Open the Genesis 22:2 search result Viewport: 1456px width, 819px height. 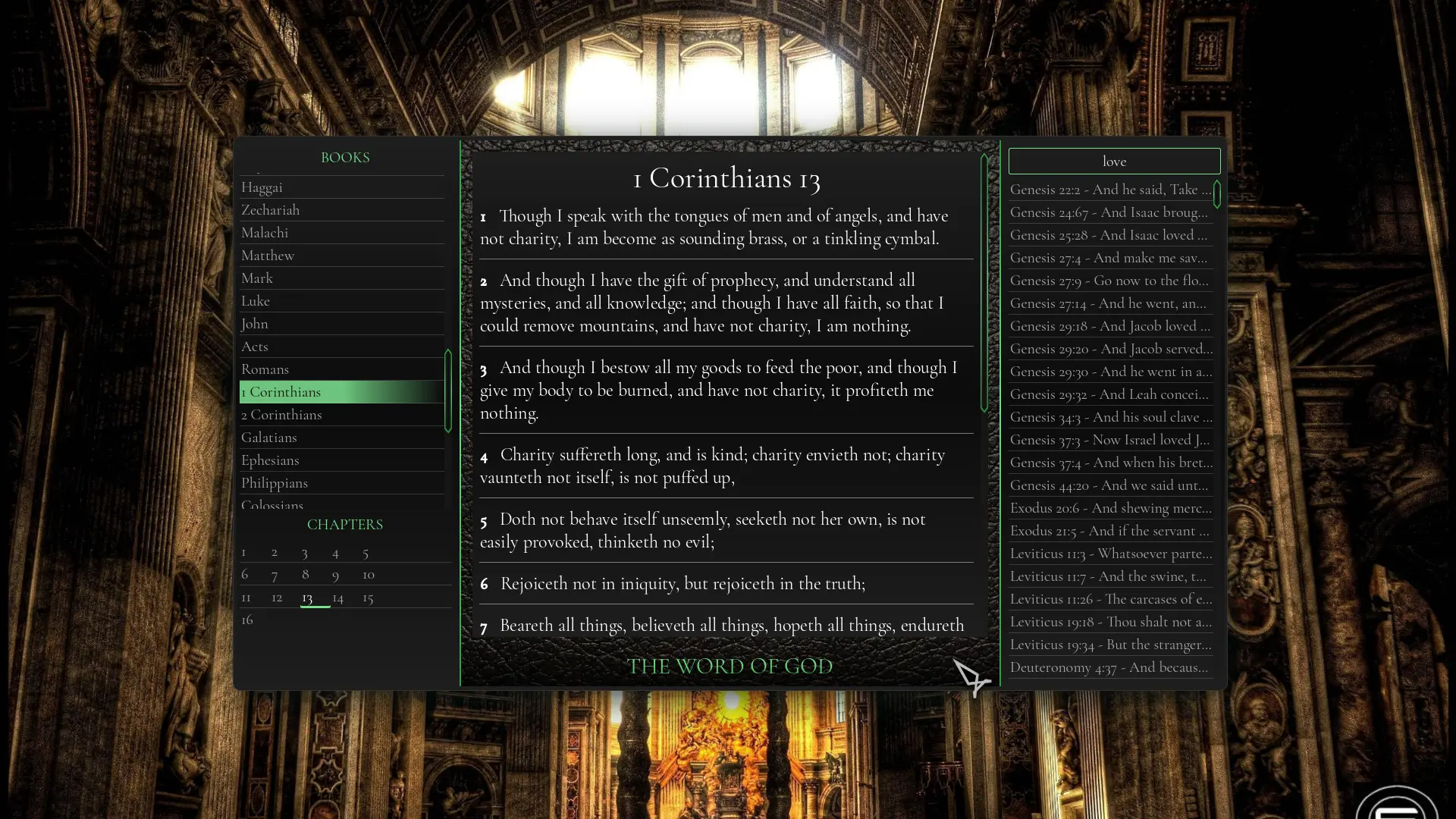(x=1110, y=190)
